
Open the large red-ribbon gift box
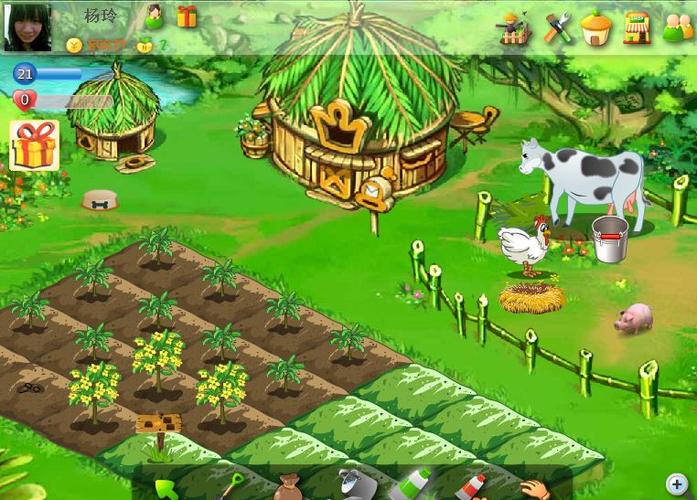34,147
